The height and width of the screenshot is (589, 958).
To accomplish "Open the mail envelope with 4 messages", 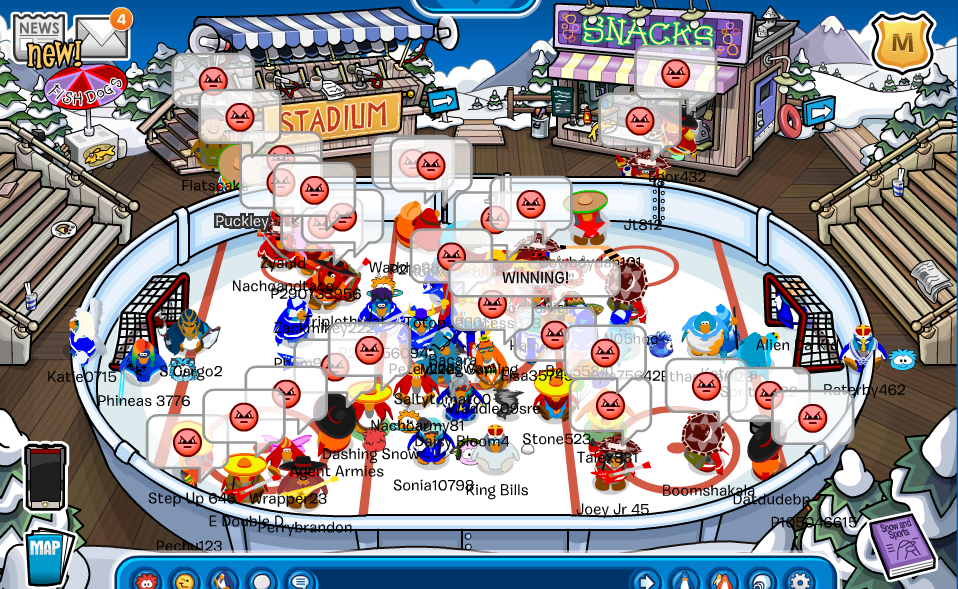I will pyautogui.click(x=101, y=36).
